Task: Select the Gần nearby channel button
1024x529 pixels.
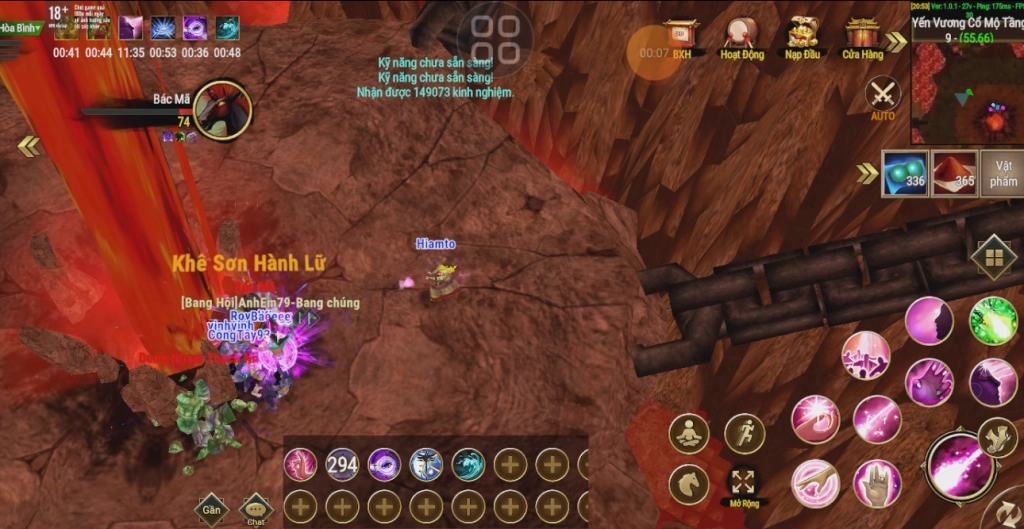Action: [211, 509]
